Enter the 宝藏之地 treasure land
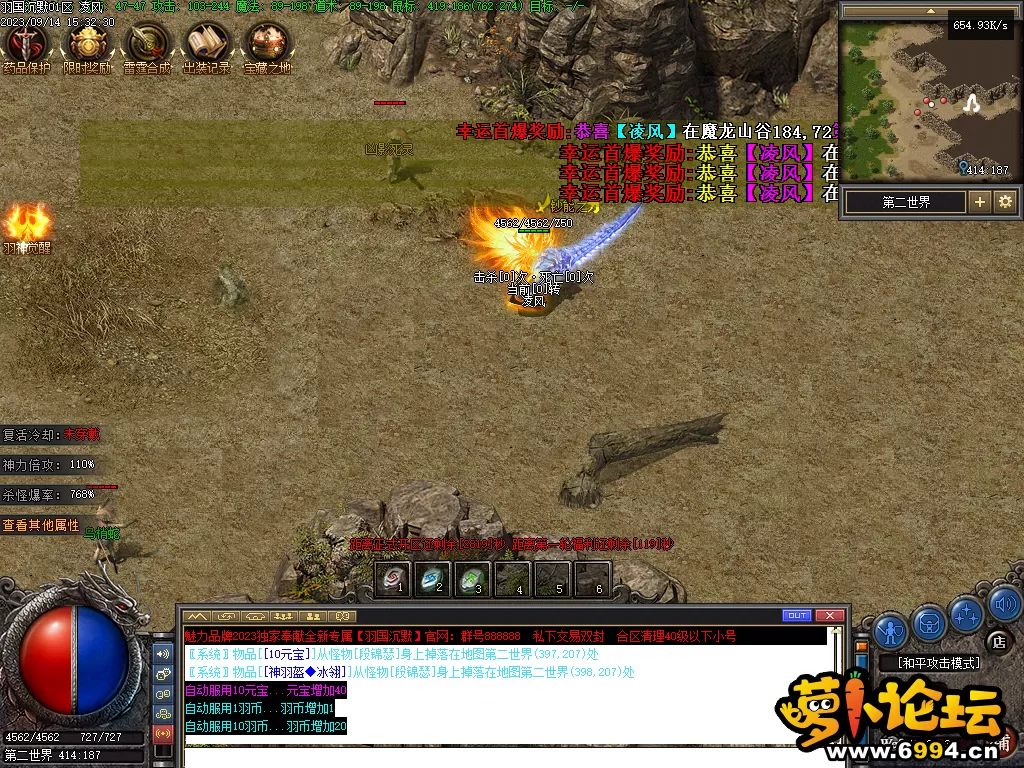This screenshot has width=1024, height=768. tap(267, 44)
